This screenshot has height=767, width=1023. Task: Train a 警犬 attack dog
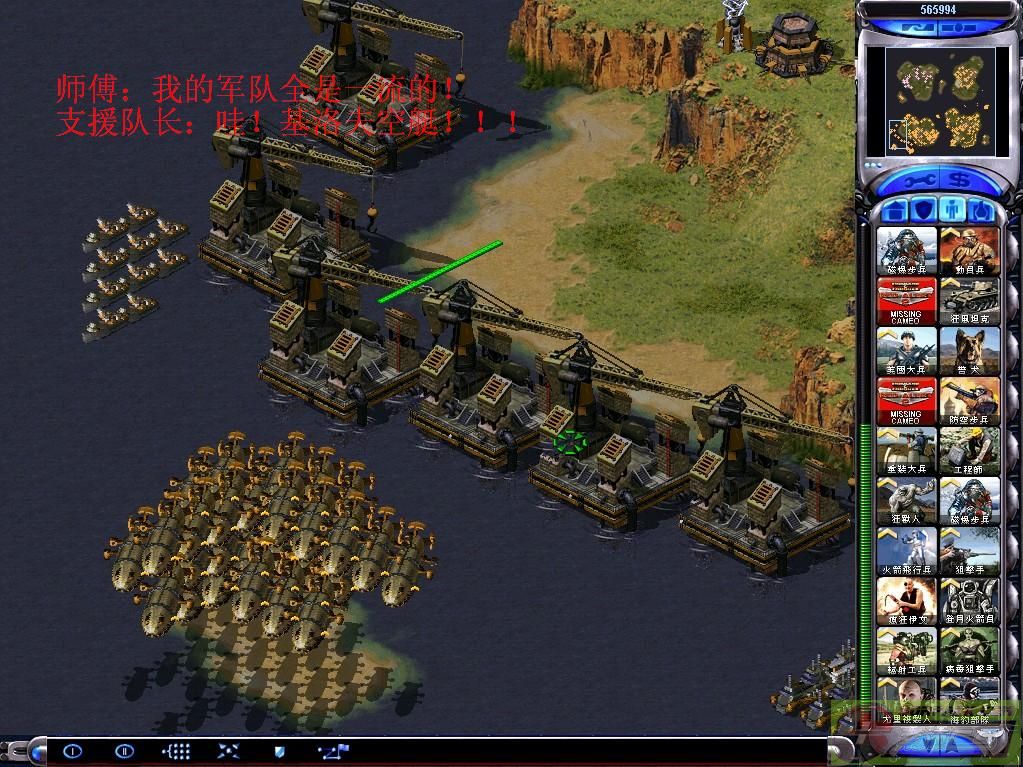969,351
